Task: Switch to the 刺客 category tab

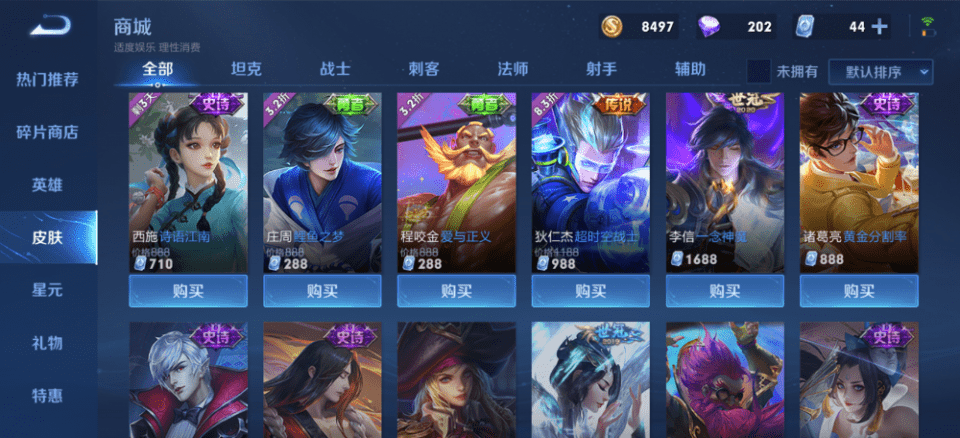Action: click(x=424, y=69)
